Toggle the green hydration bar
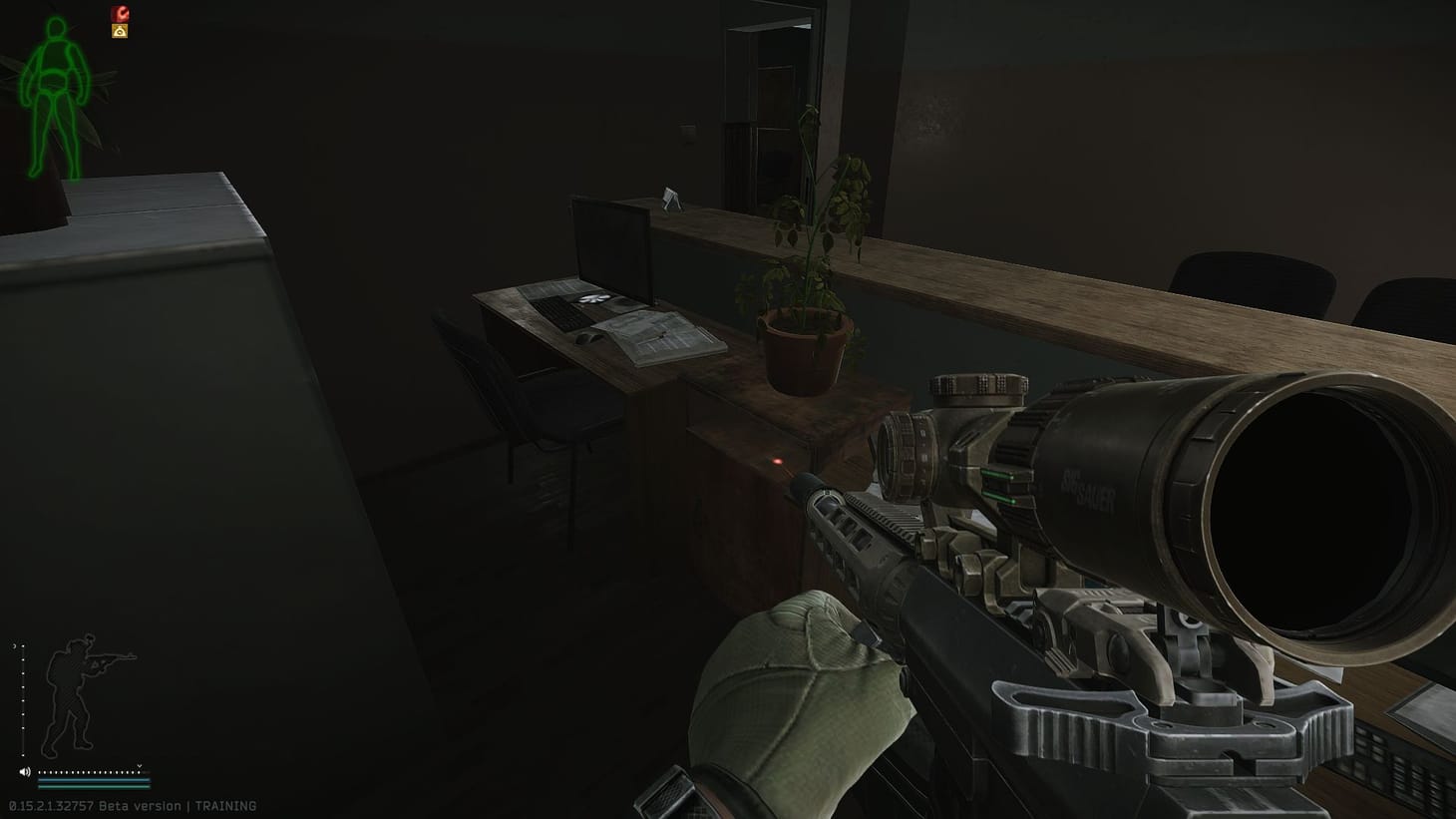Screen dimensions: 1456x819 (94, 787)
